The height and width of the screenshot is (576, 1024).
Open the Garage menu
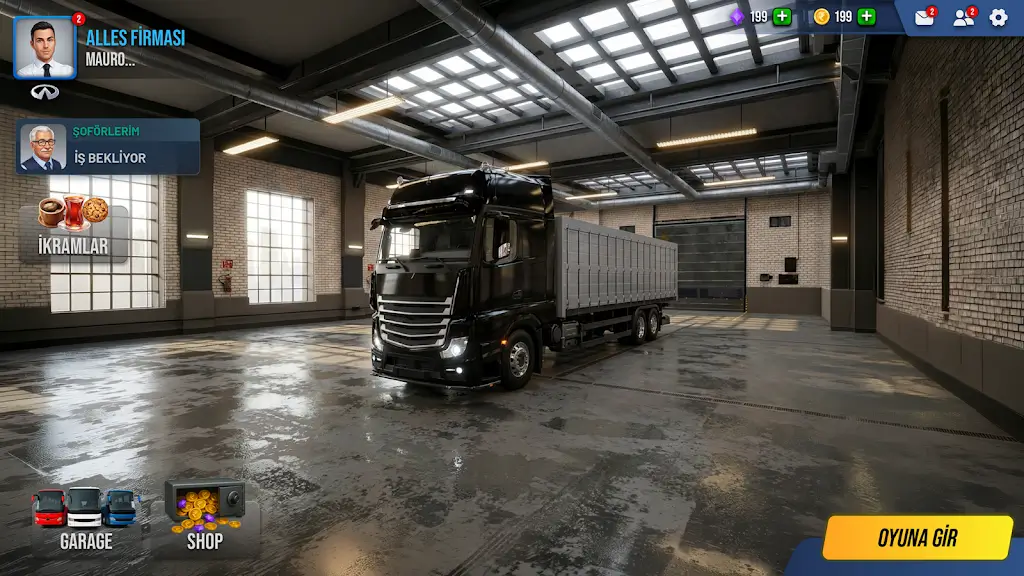coord(85,518)
